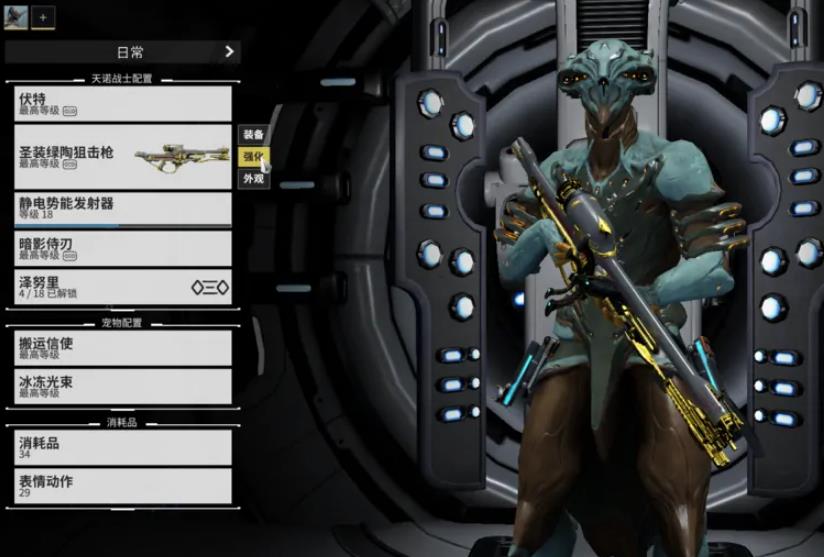This screenshot has width=824, height=557.
Task: Open the 表情动作 emotes slot
Action: [x=119, y=486]
